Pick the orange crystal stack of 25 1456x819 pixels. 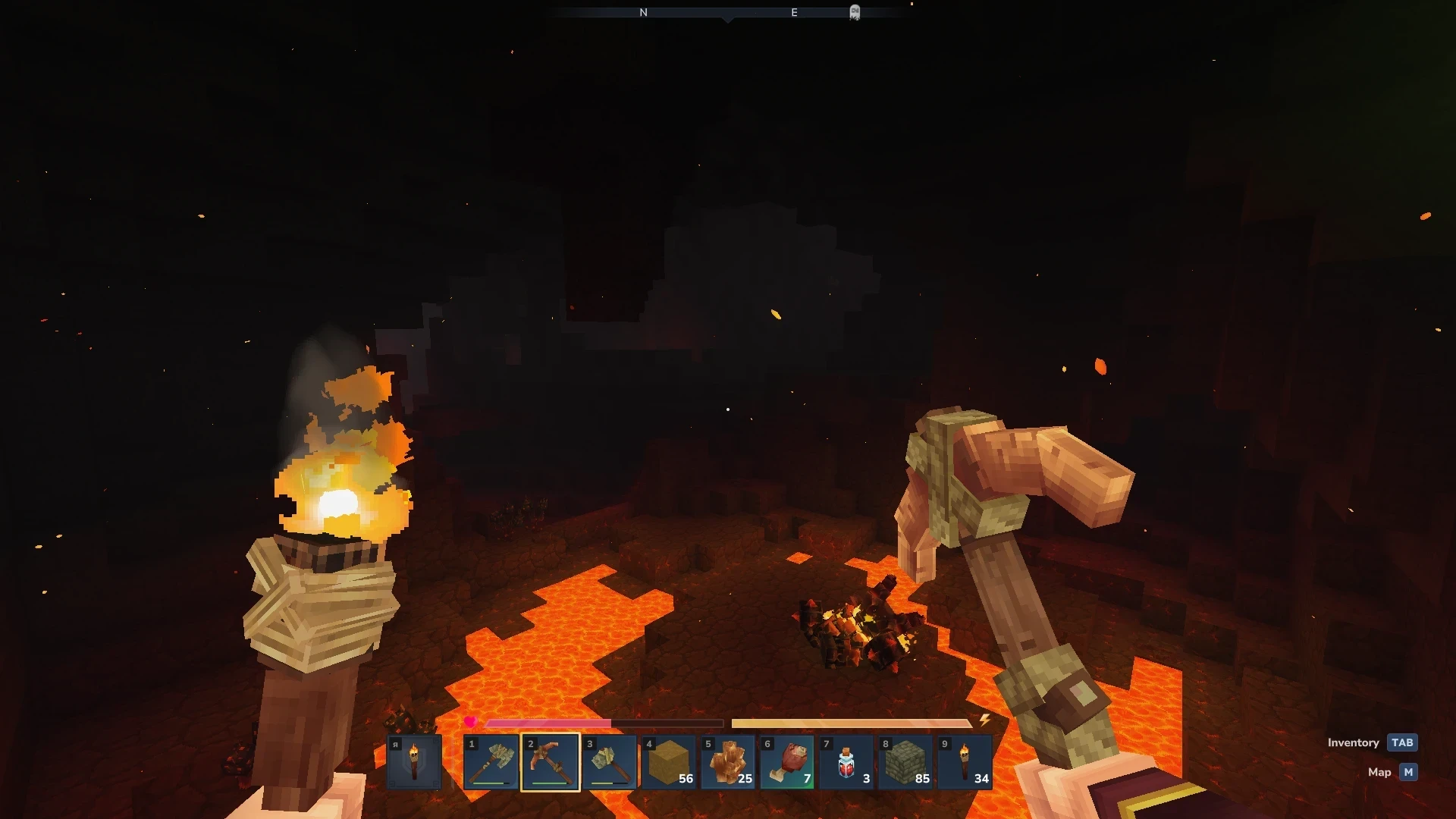[728, 762]
